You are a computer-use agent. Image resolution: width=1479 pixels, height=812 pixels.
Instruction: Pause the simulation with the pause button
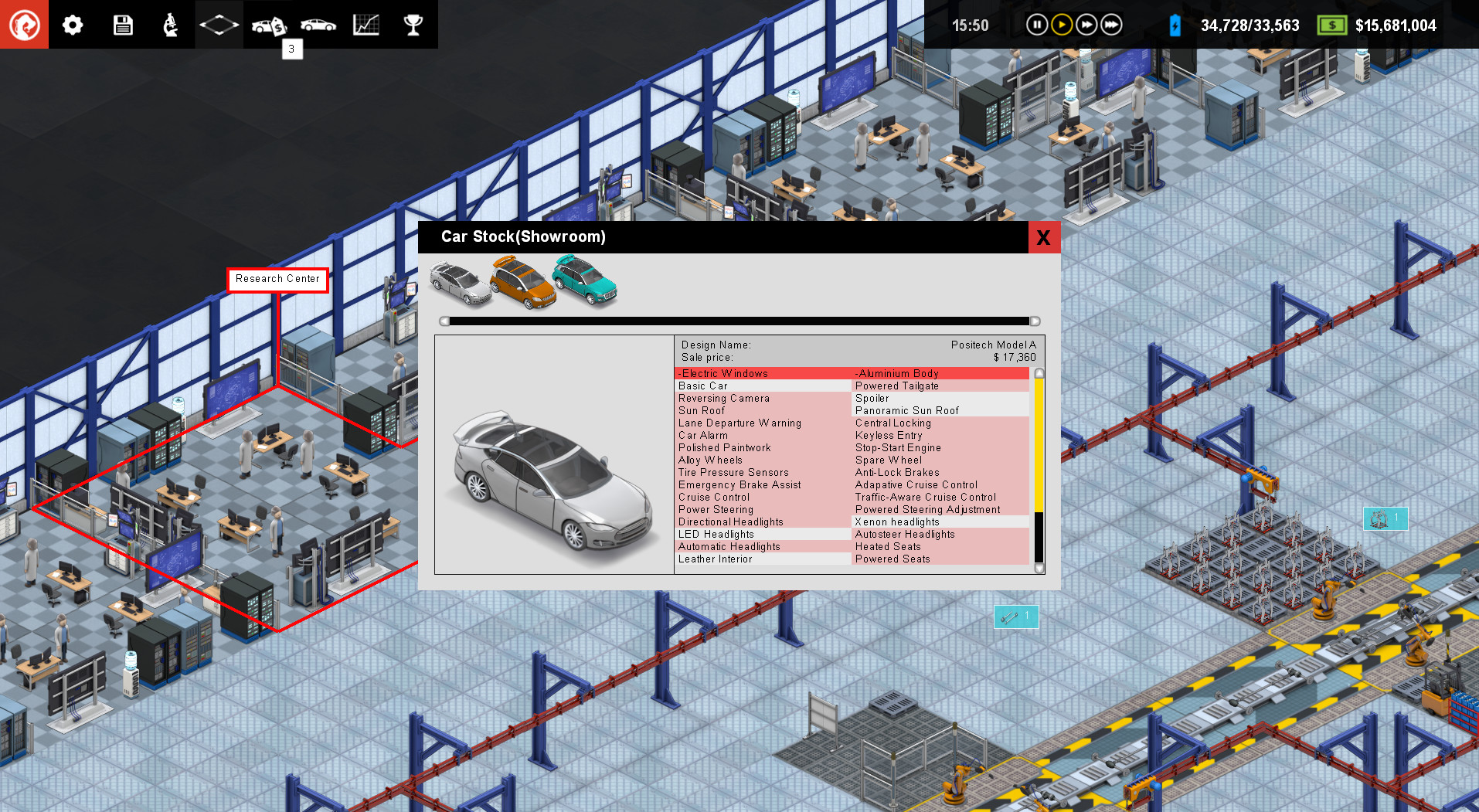(1036, 24)
